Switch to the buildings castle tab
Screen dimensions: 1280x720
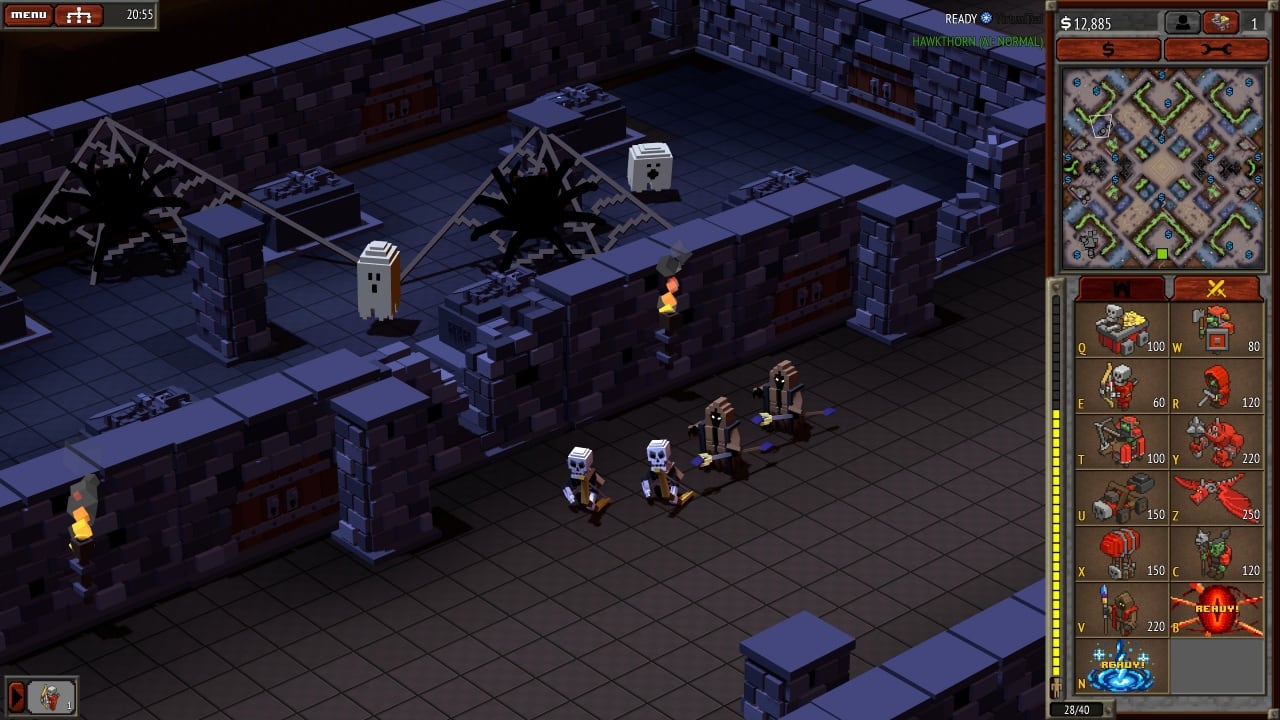pos(1121,289)
